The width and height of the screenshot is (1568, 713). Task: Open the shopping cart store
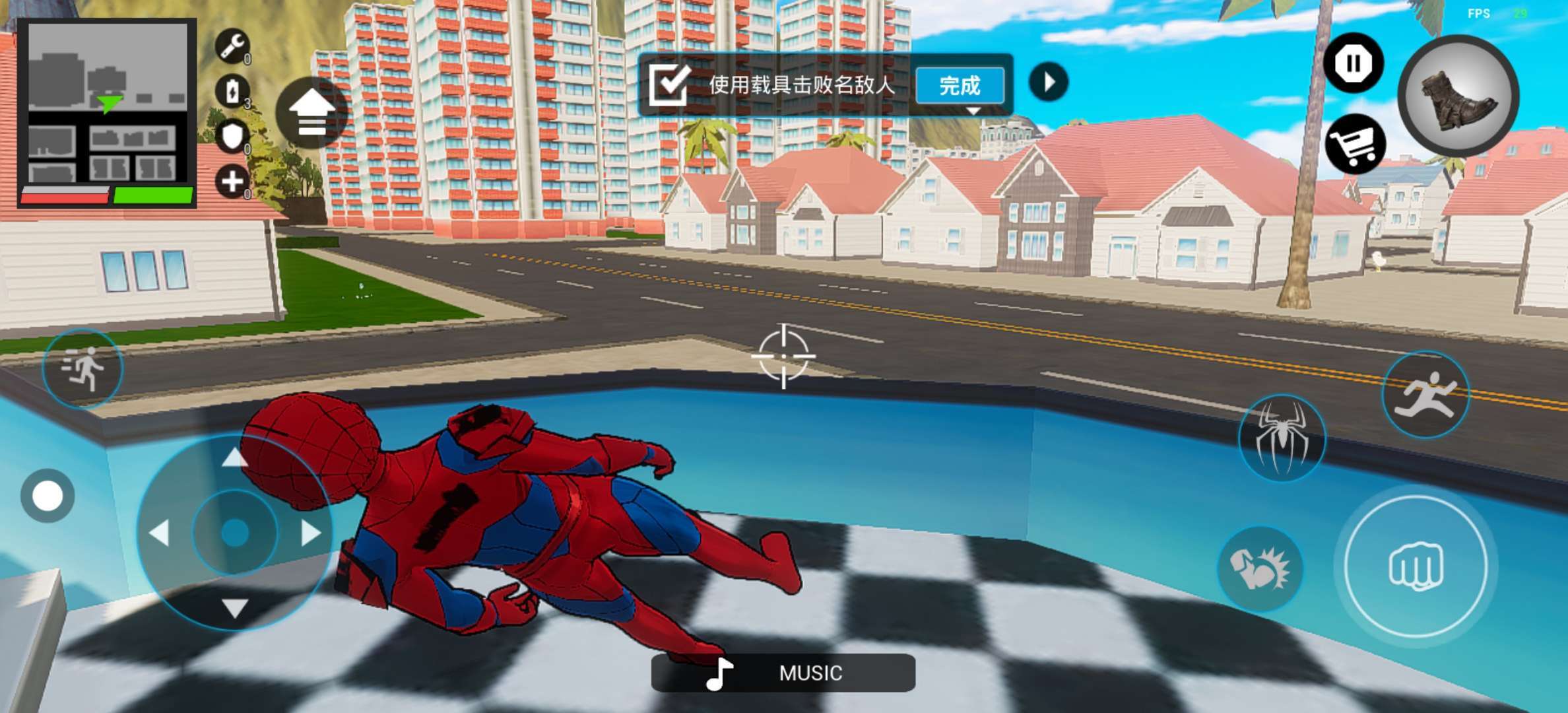[x=1354, y=144]
